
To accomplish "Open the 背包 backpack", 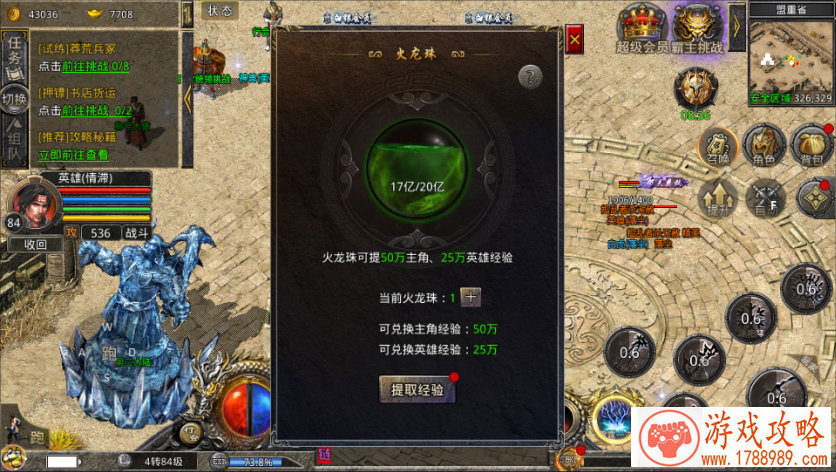I will coord(812,145).
